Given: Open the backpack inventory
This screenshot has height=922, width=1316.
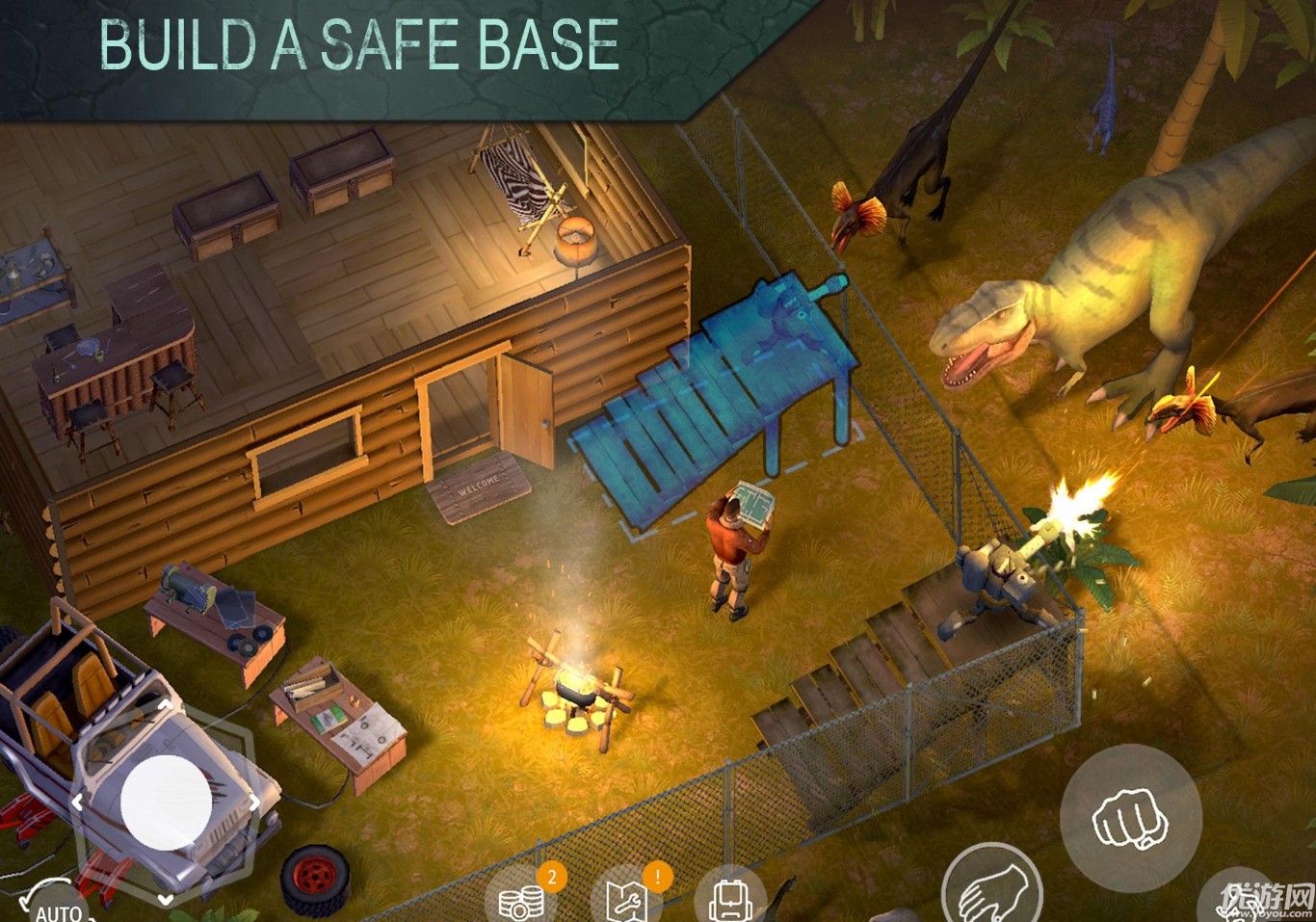Looking at the screenshot, I should (729, 896).
